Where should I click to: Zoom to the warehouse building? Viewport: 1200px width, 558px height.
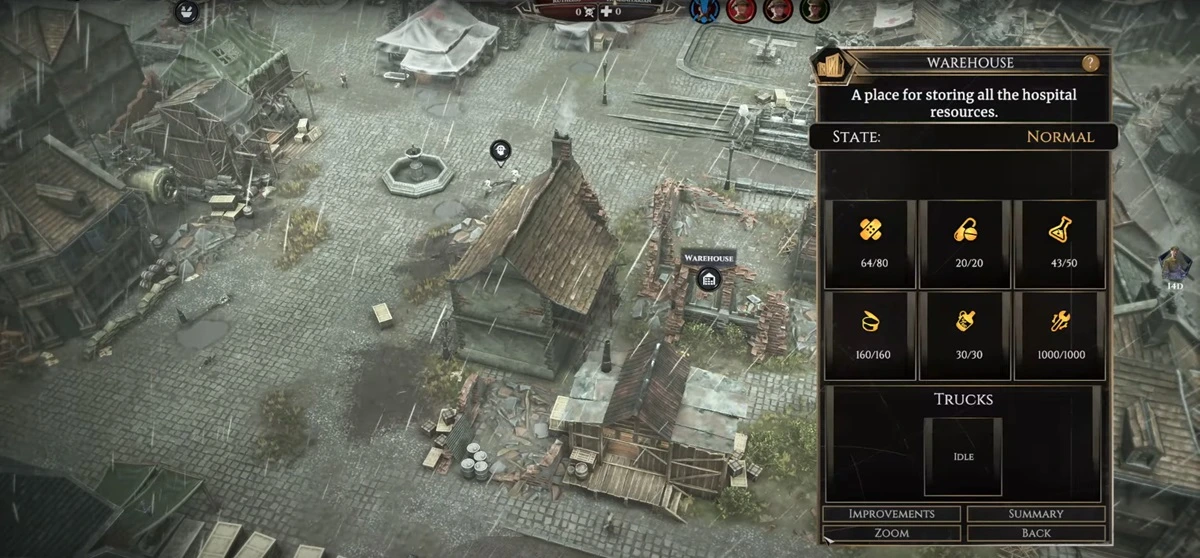(891, 533)
